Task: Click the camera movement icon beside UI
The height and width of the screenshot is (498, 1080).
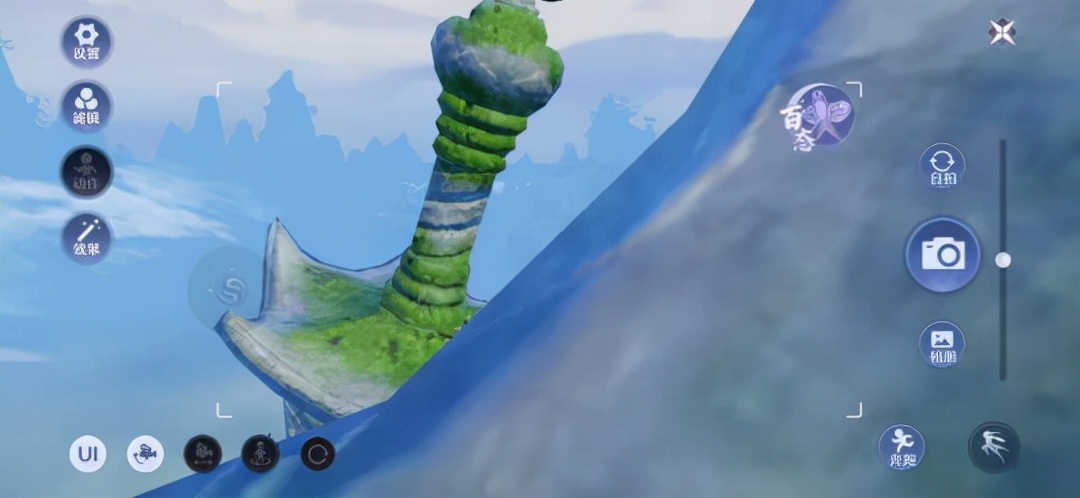Action: coord(145,454)
